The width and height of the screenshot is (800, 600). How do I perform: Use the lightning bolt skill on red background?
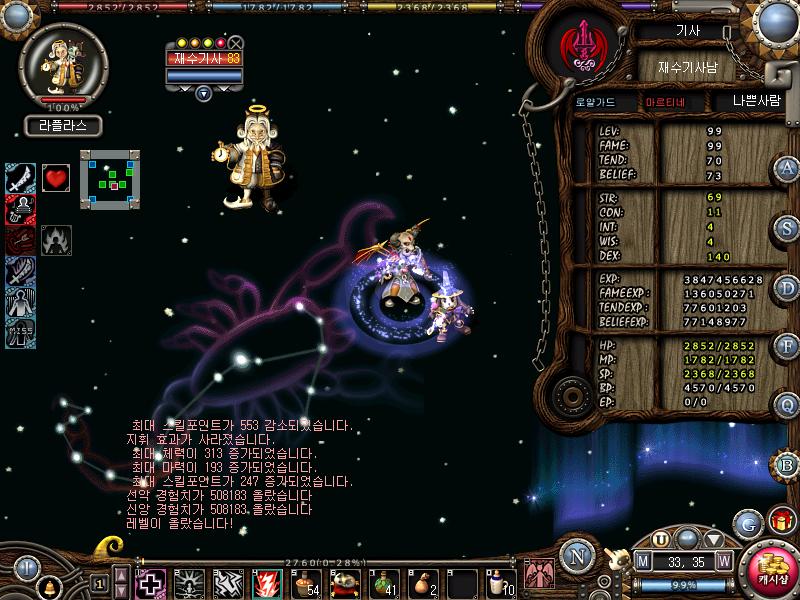click(265, 581)
